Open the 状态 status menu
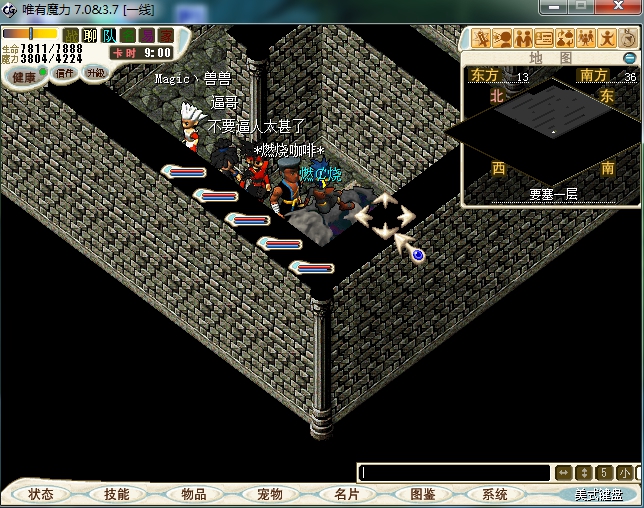Image resolution: width=644 pixels, height=508 pixels. 41,494
